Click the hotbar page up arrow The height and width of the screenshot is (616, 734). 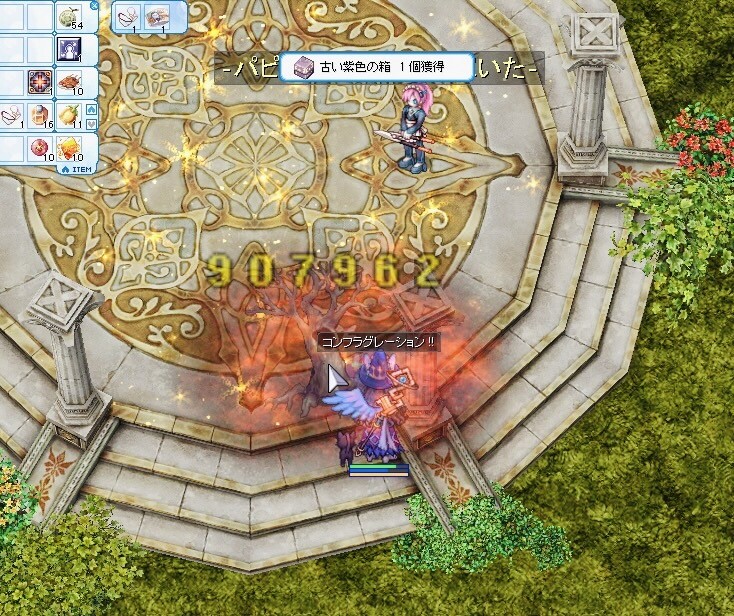[91, 109]
